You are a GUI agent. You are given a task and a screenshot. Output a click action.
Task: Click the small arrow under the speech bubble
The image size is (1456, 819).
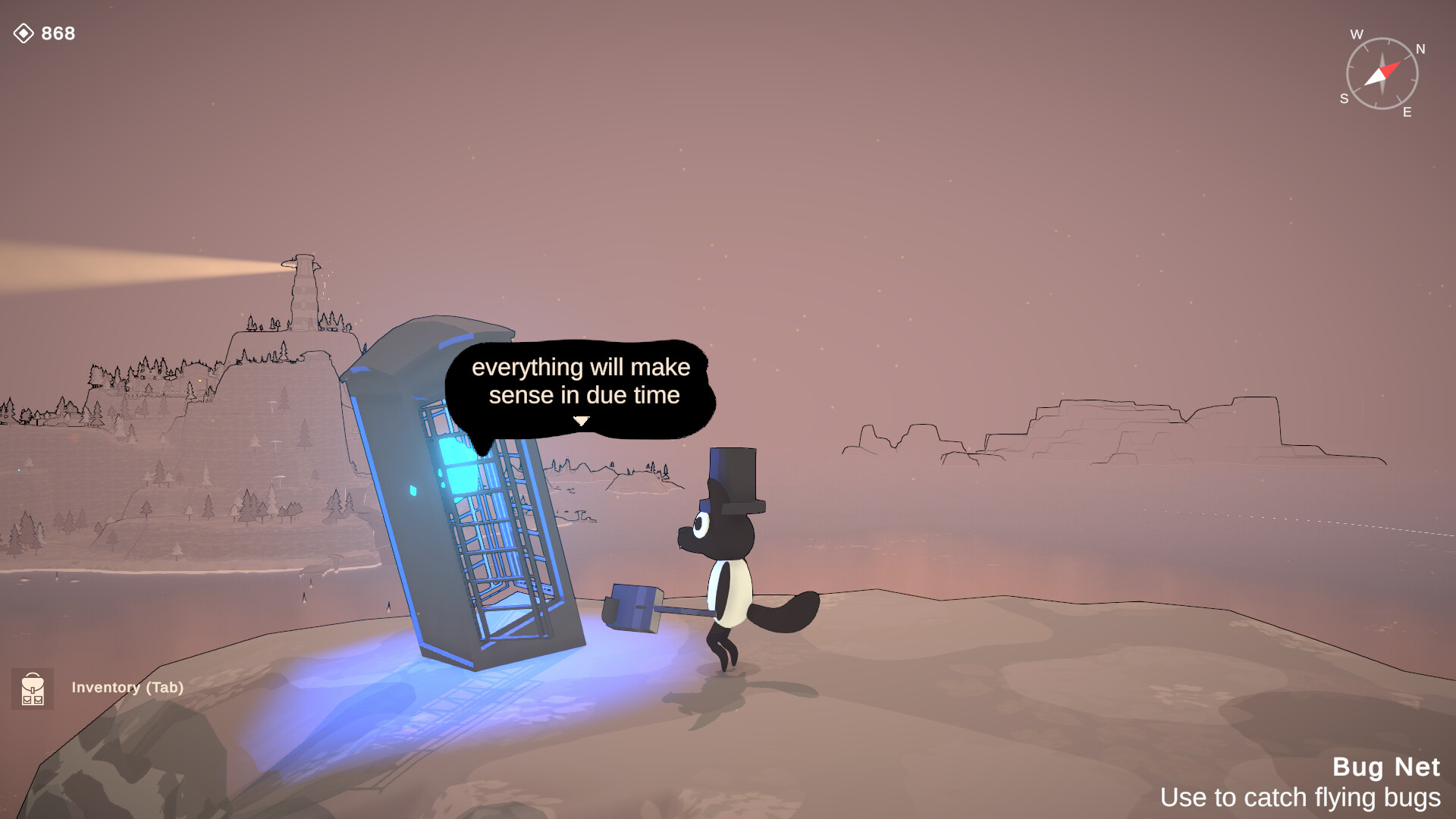coord(581,418)
